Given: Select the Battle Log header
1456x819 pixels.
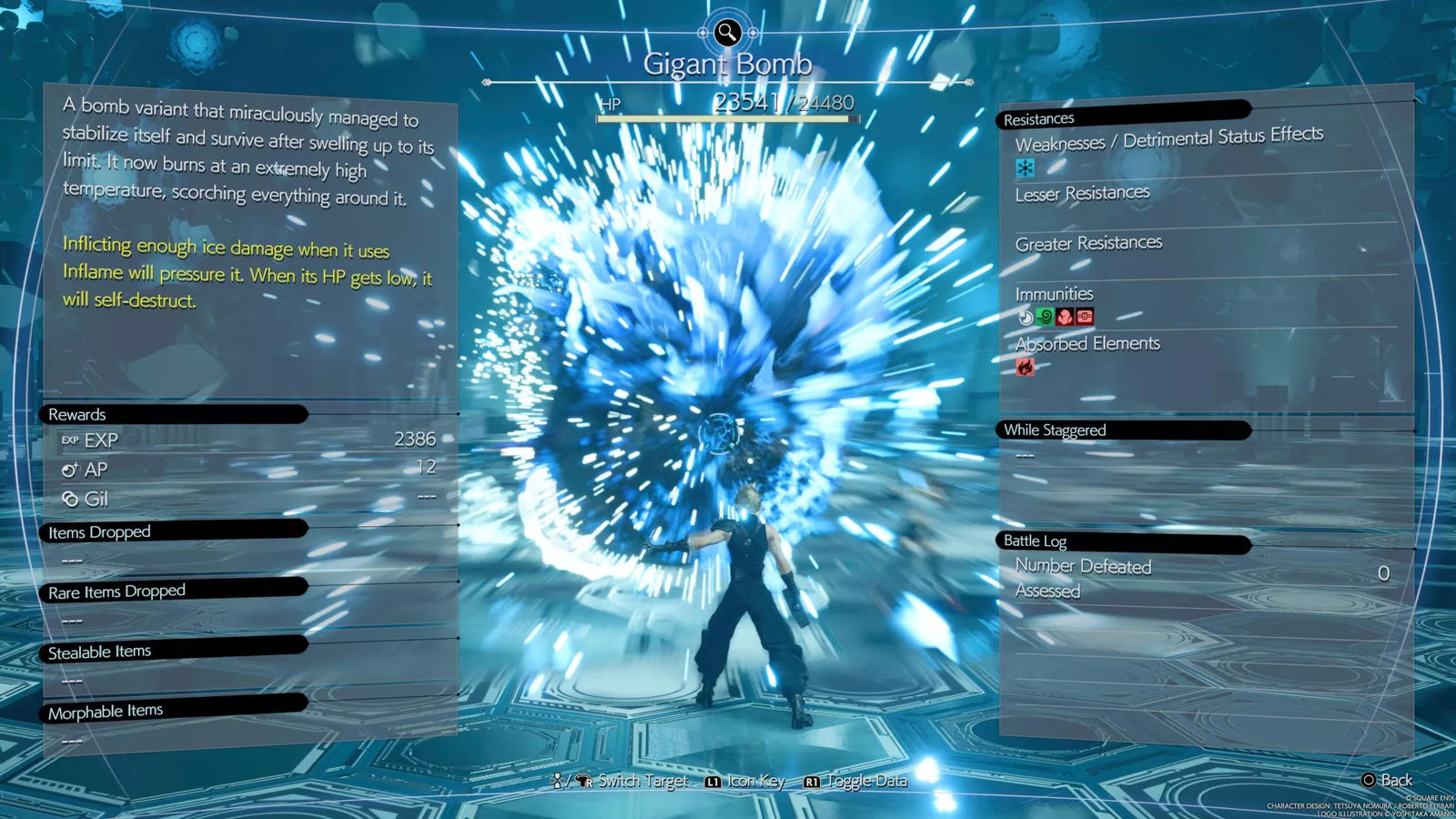Looking at the screenshot, I should [x=1036, y=541].
